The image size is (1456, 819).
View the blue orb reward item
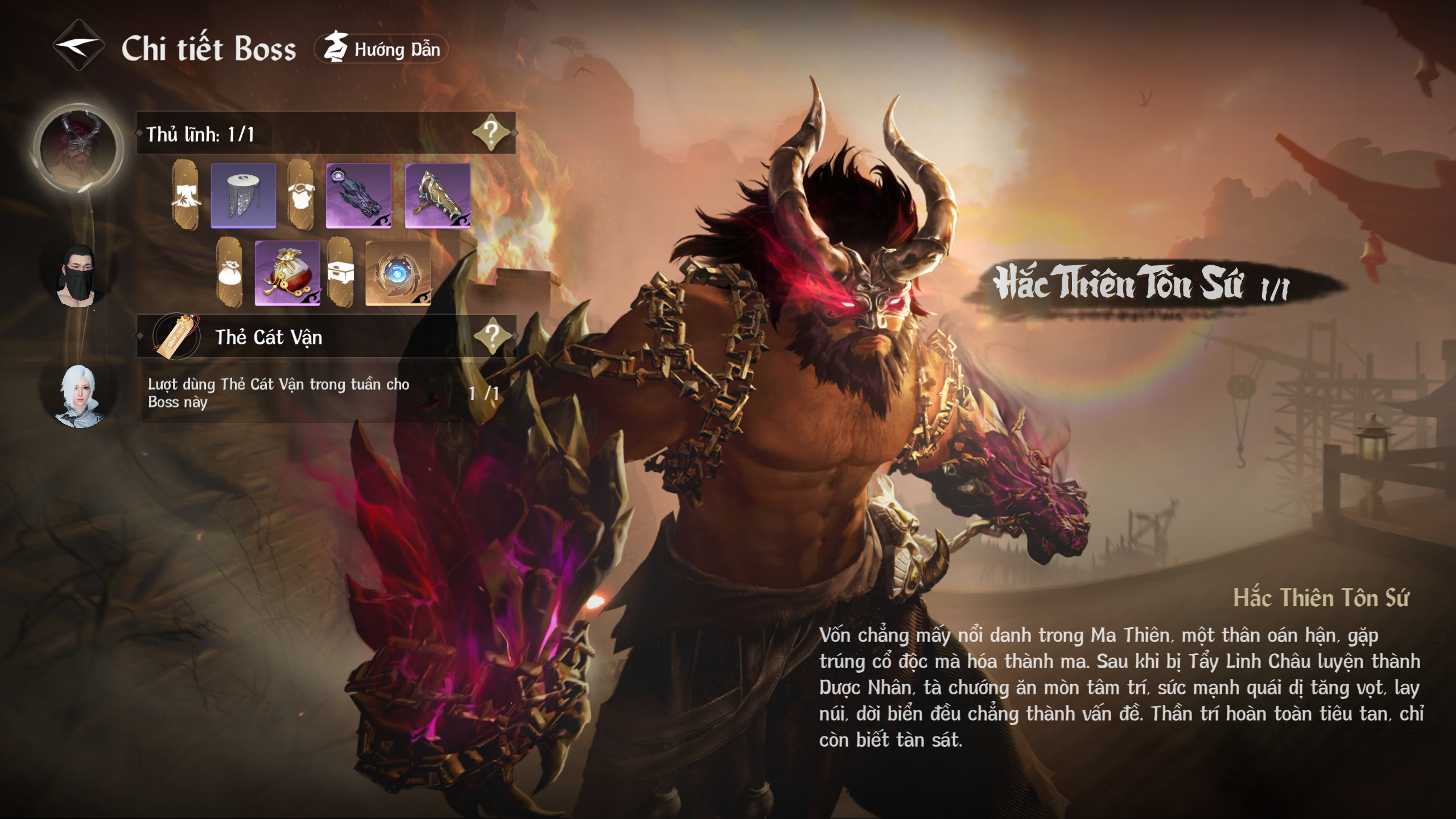(x=398, y=273)
